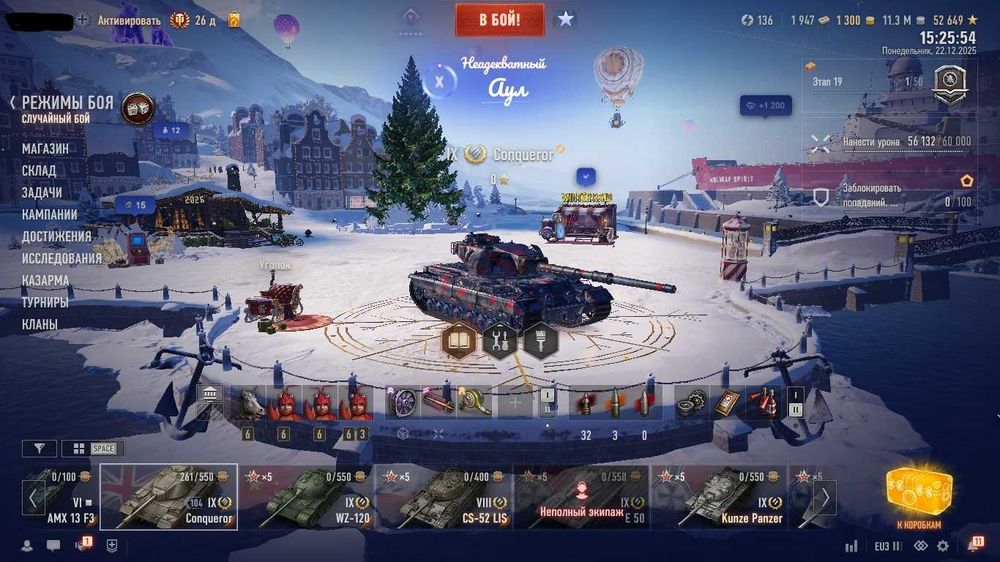The height and width of the screenshot is (562, 1000).
Task: Show the ДОСТИЖЕНИЯ achievements page
Action: pos(56,236)
